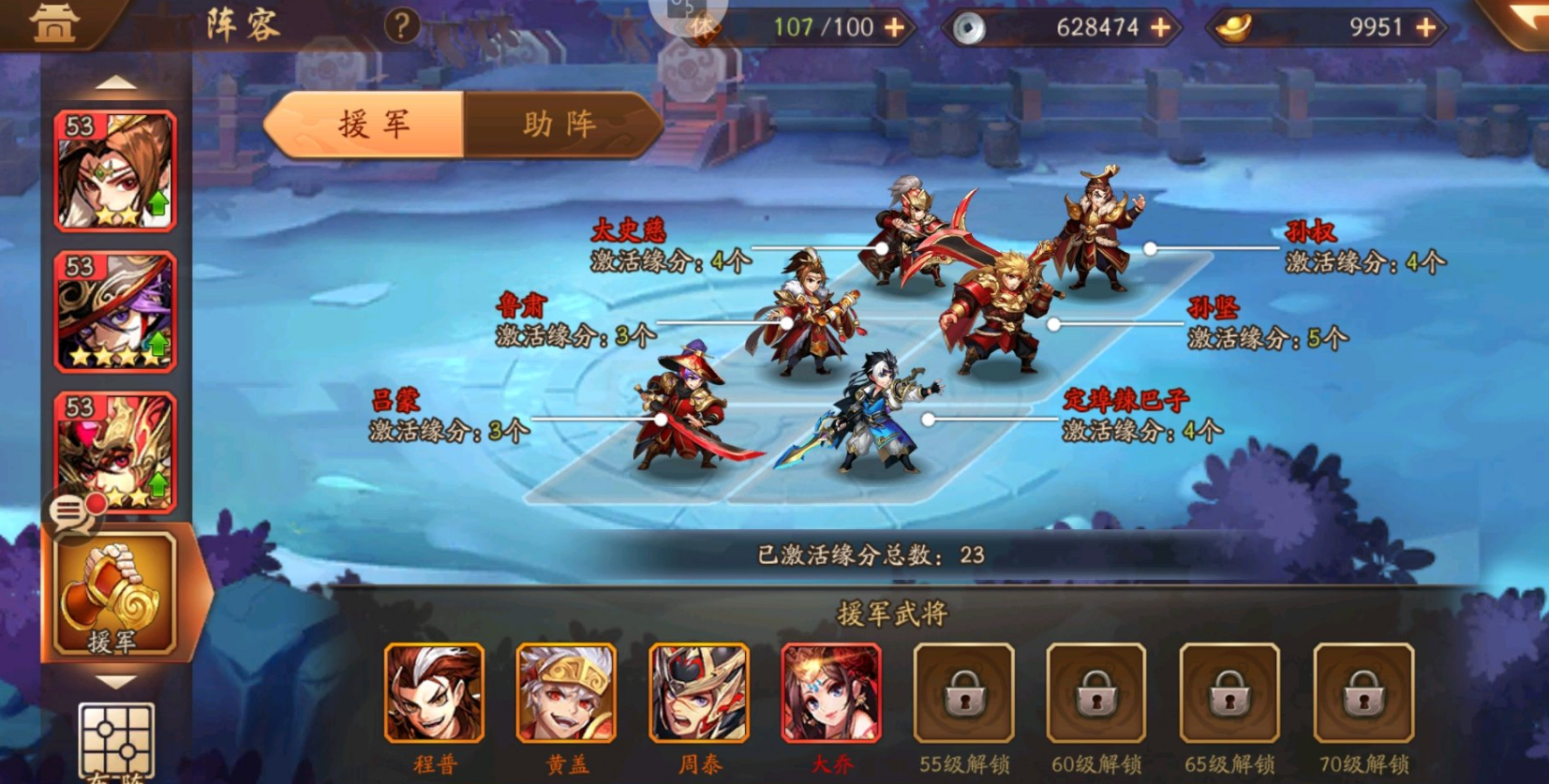
Task: Click the back arrow at top right
Action: pos(1526,21)
